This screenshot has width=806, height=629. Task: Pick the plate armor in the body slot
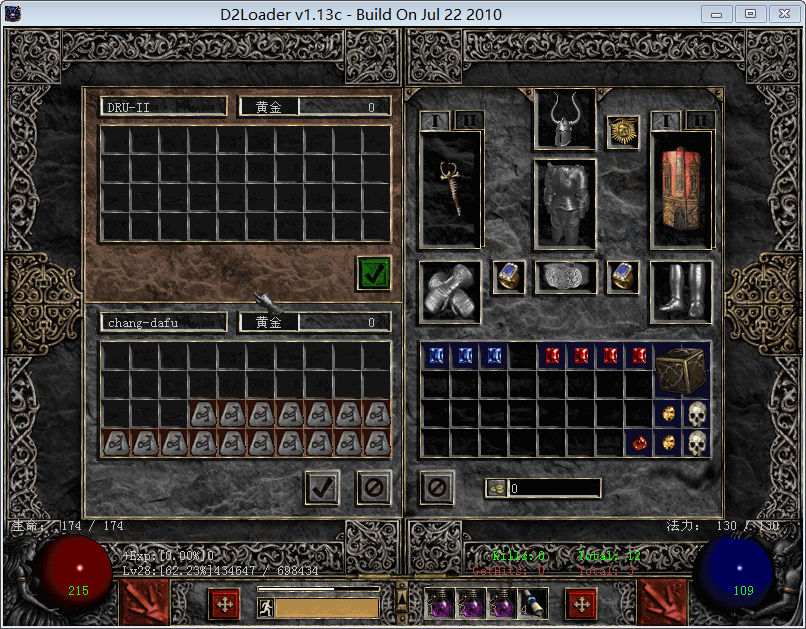point(565,204)
